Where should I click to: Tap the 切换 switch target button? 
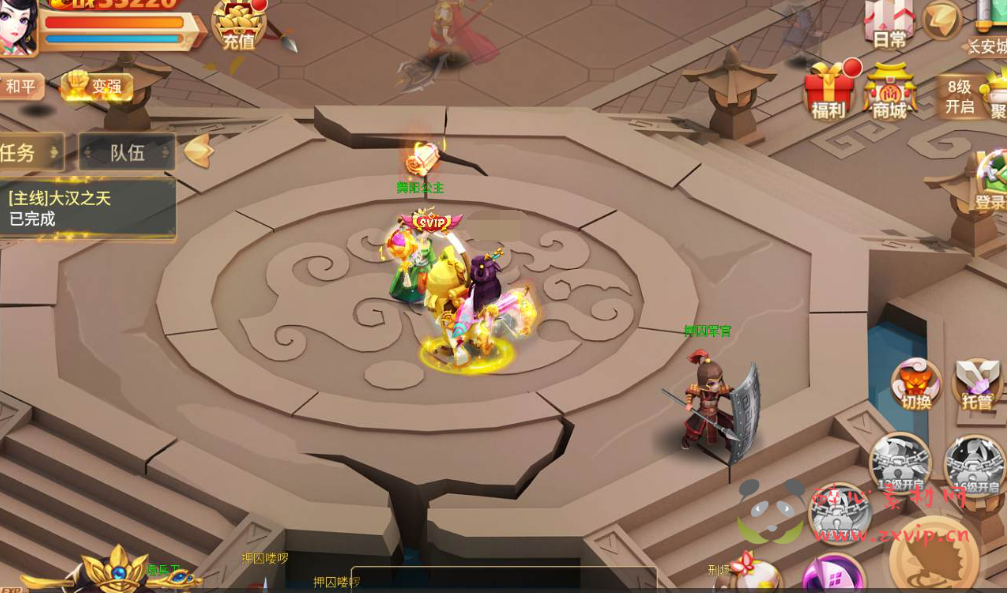tap(915, 385)
